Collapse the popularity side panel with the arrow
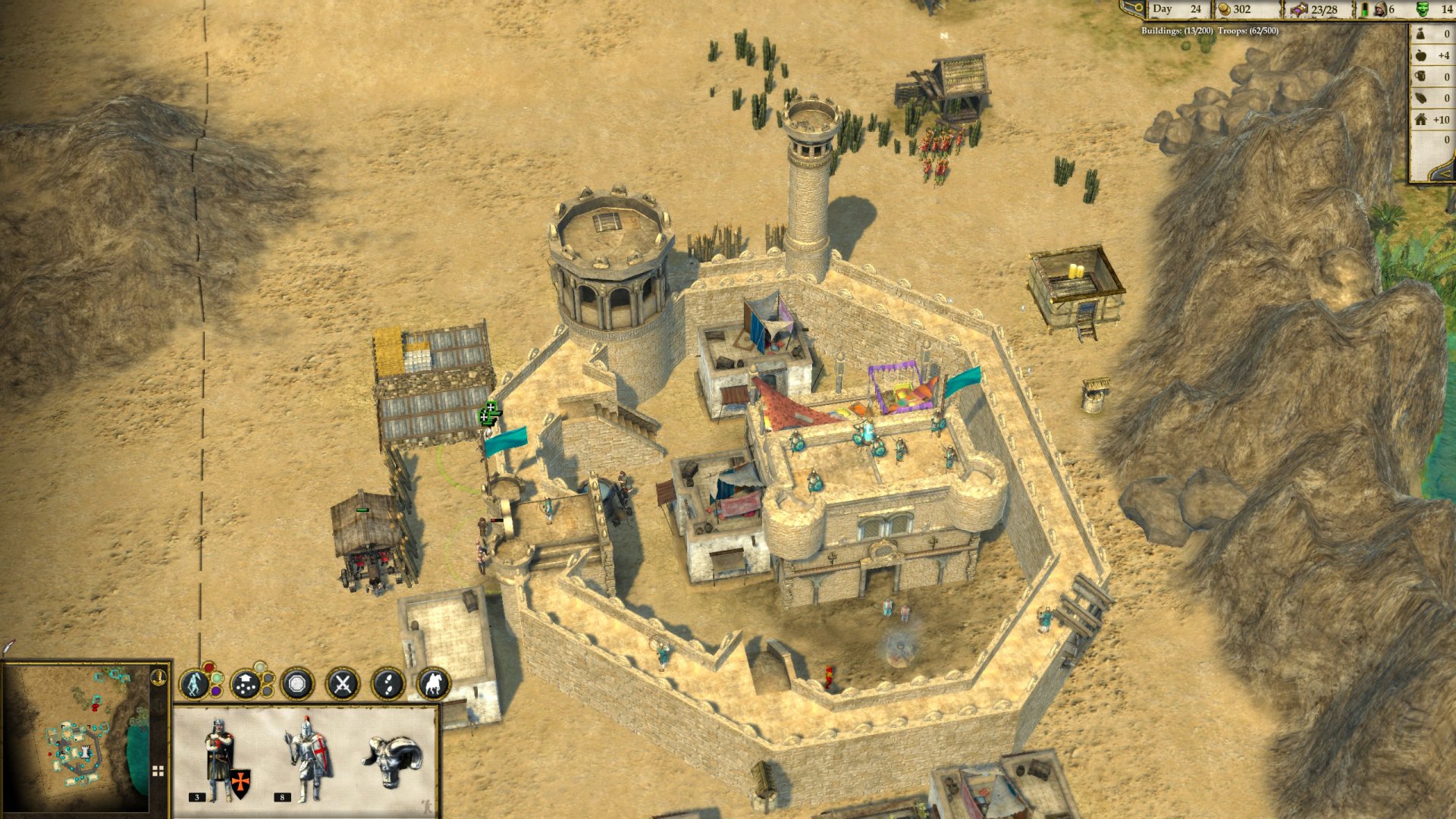The width and height of the screenshot is (1456, 819). point(1444,173)
